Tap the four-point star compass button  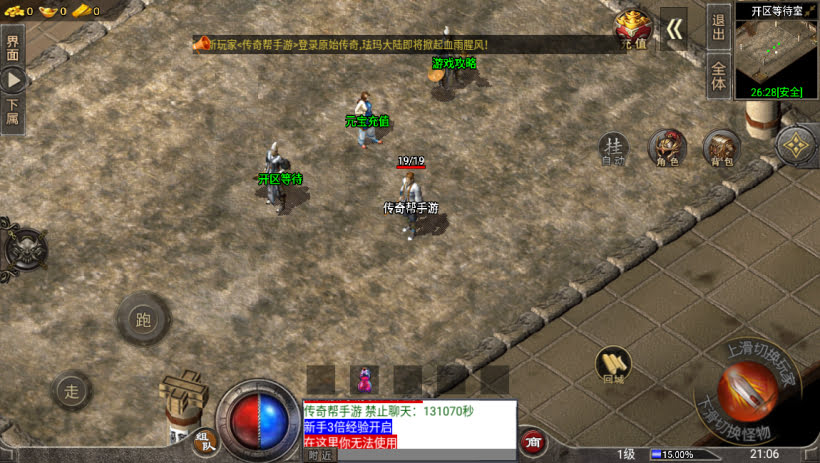pyautogui.click(x=796, y=146)
